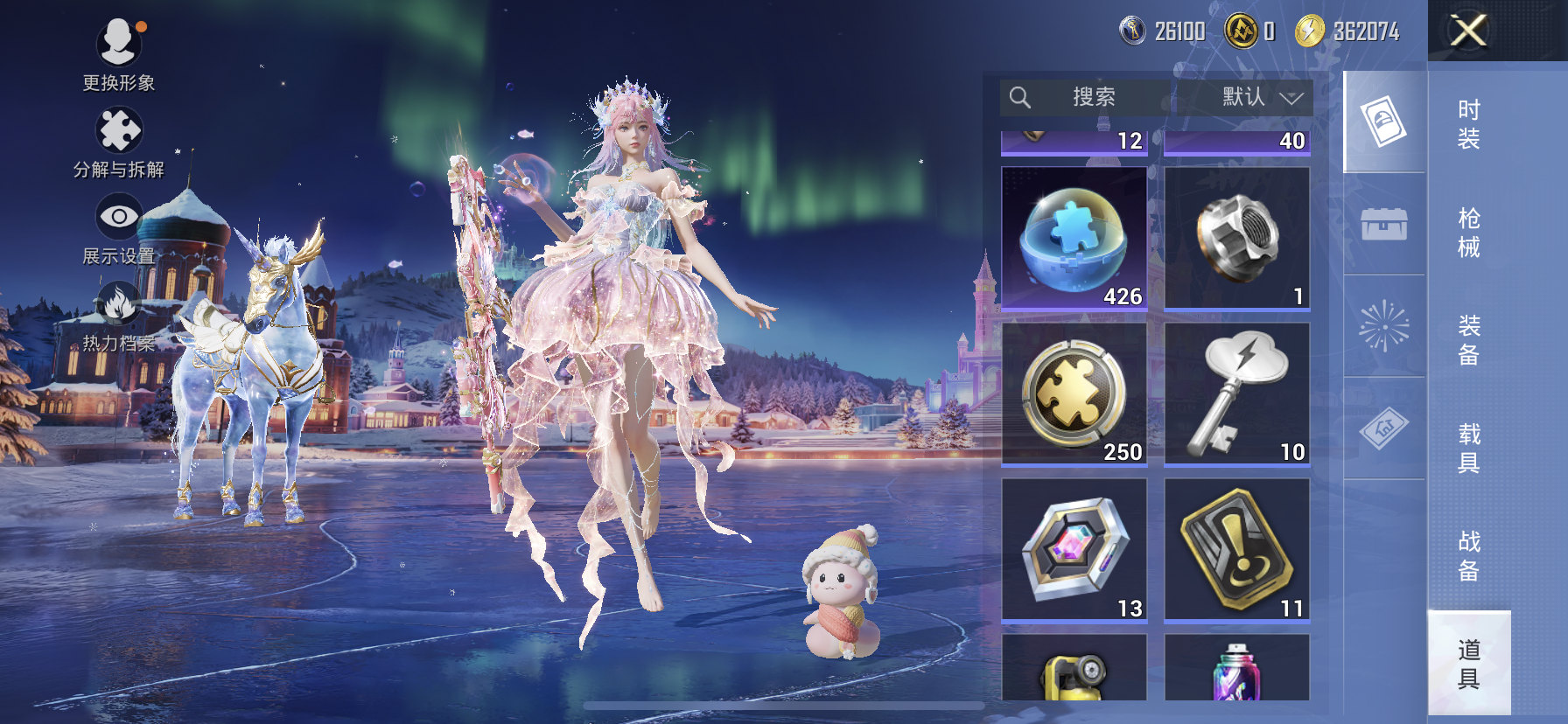
Task: Open the 热力档案 flame icon
Action: pyautogui.click(x=118, y=317)
